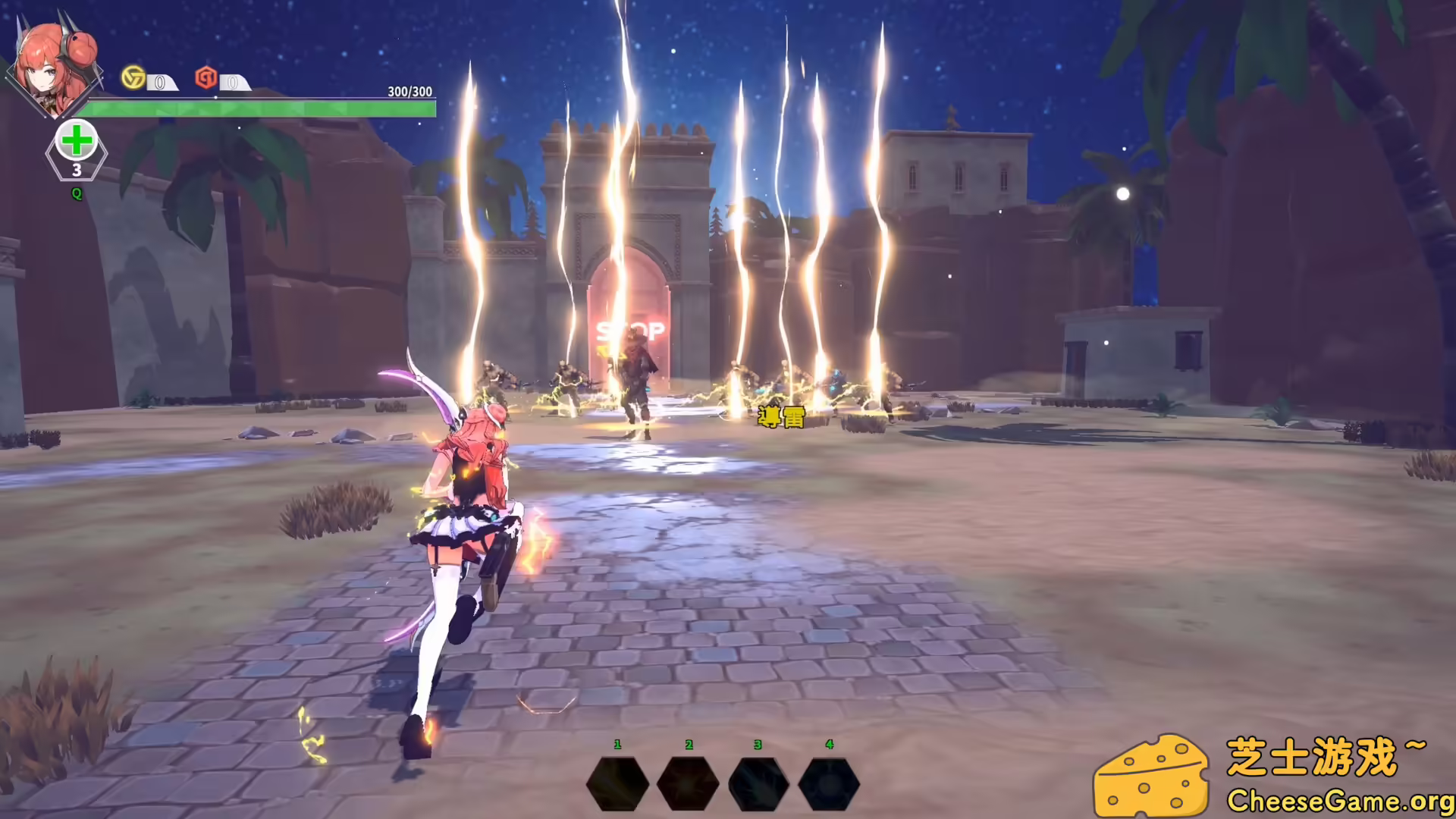Use the green healing item bound to Q
Screen dimensions: 1456x819
pyautogui.click(x=76, y=140)
